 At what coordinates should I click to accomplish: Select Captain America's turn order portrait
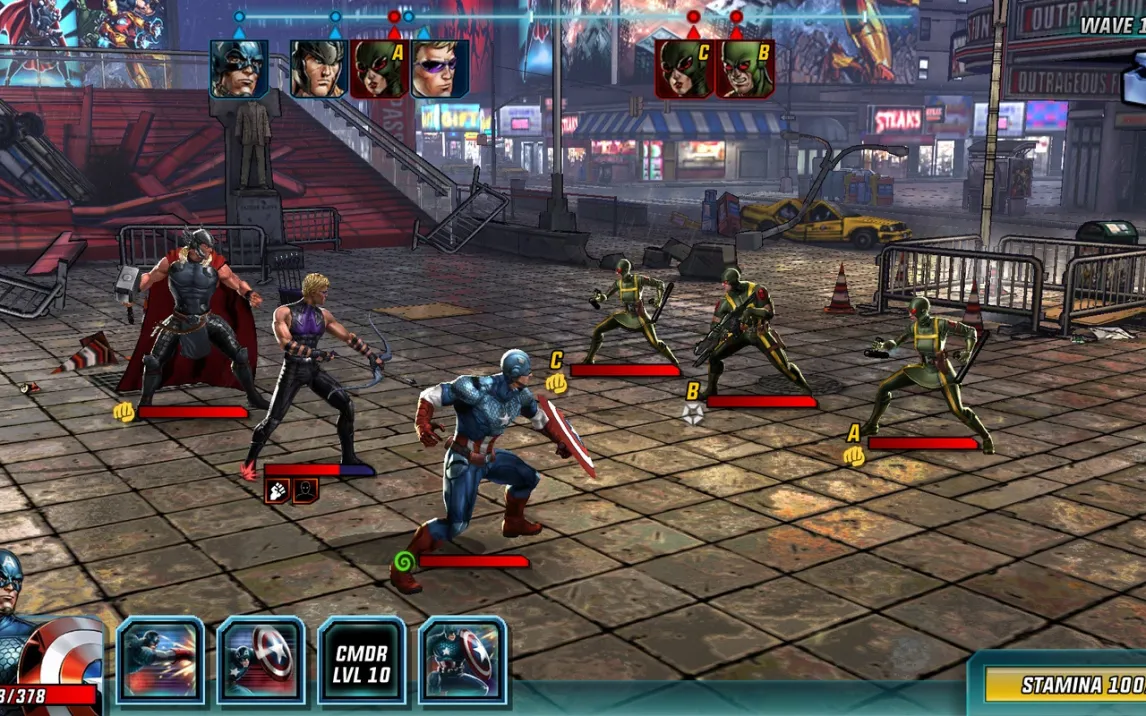(x=239, y=69)
